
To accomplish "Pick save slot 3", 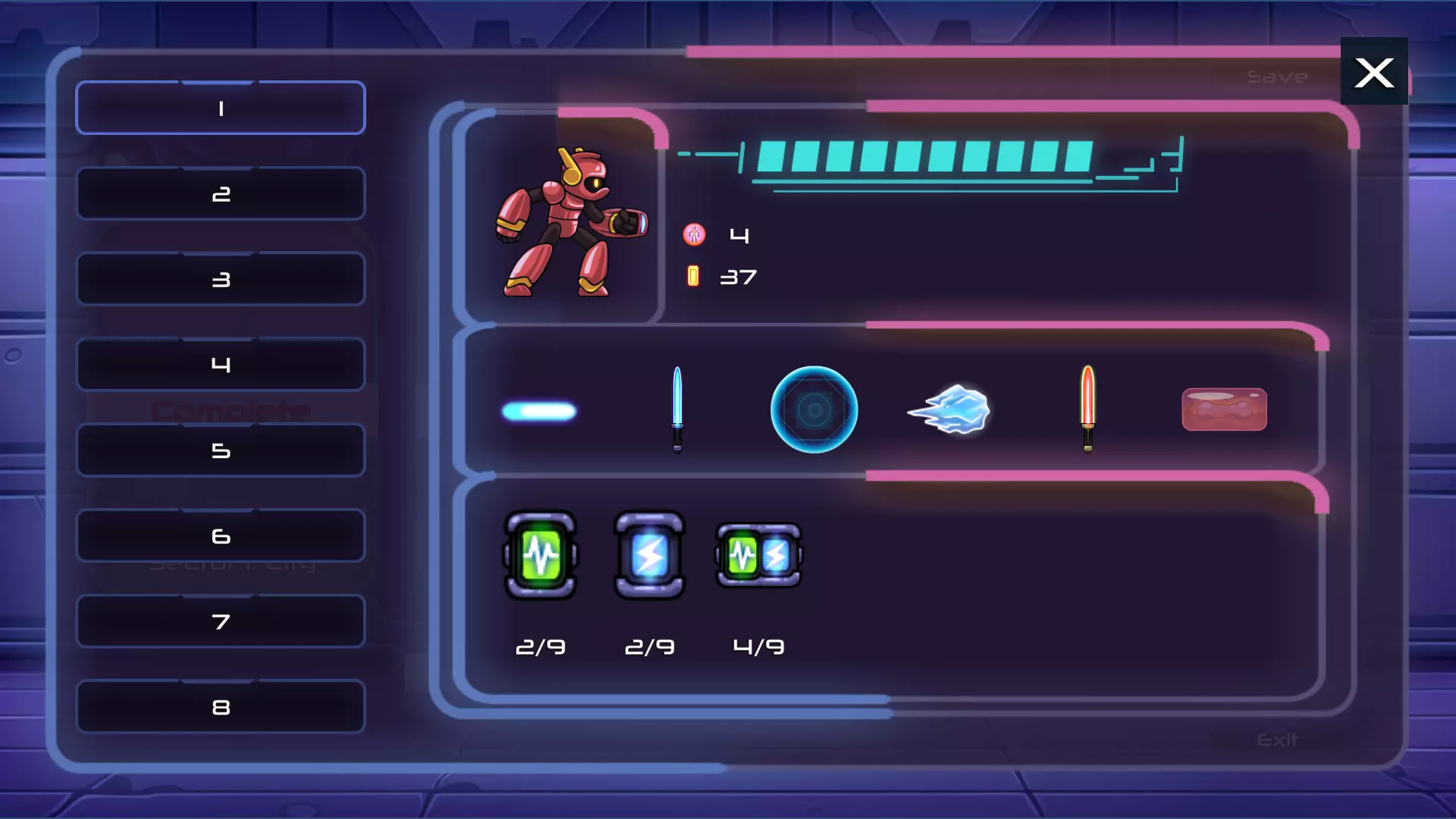I will pyautogui.click(x=221, y=280).
